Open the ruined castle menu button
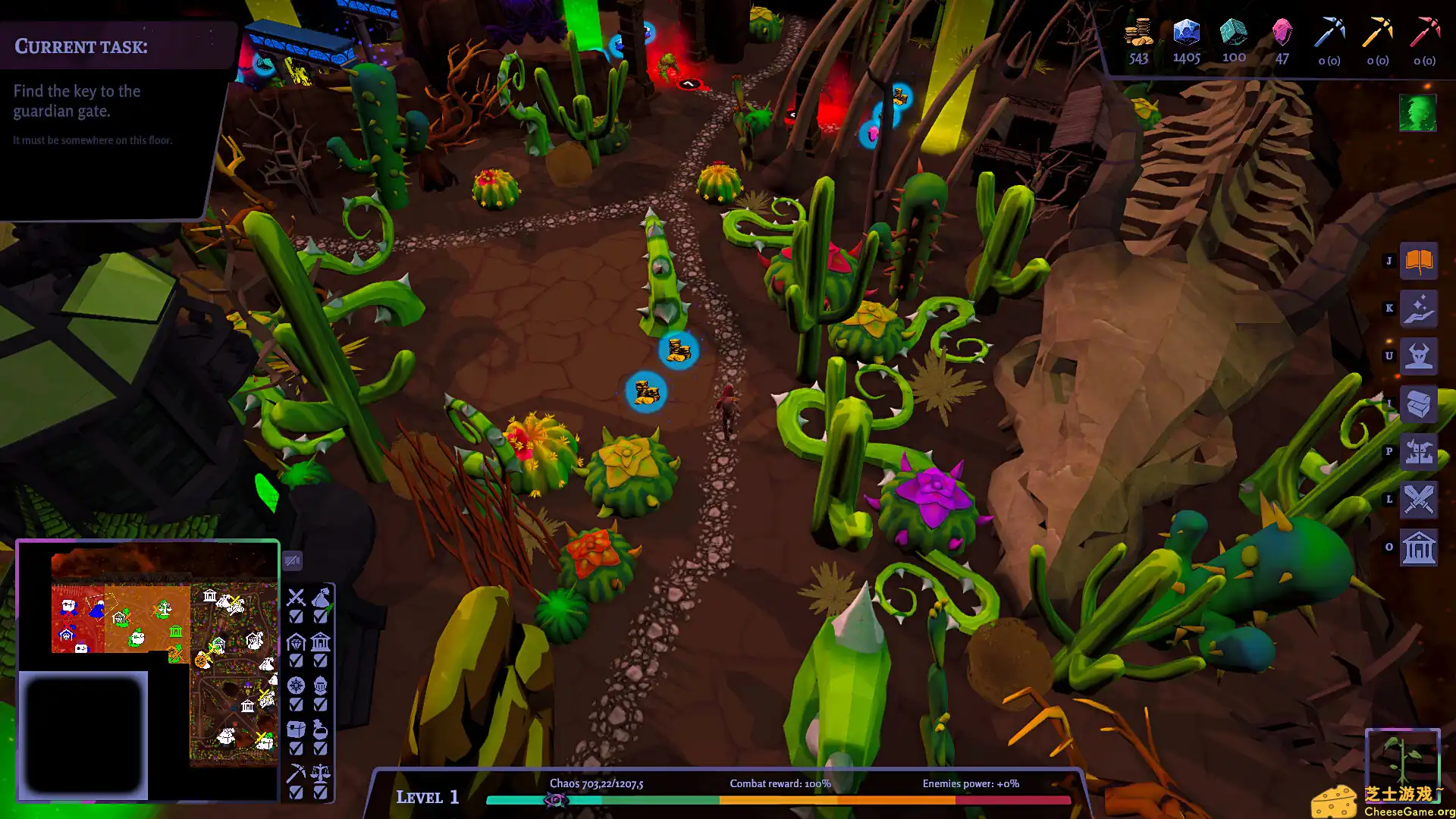 1418,452
